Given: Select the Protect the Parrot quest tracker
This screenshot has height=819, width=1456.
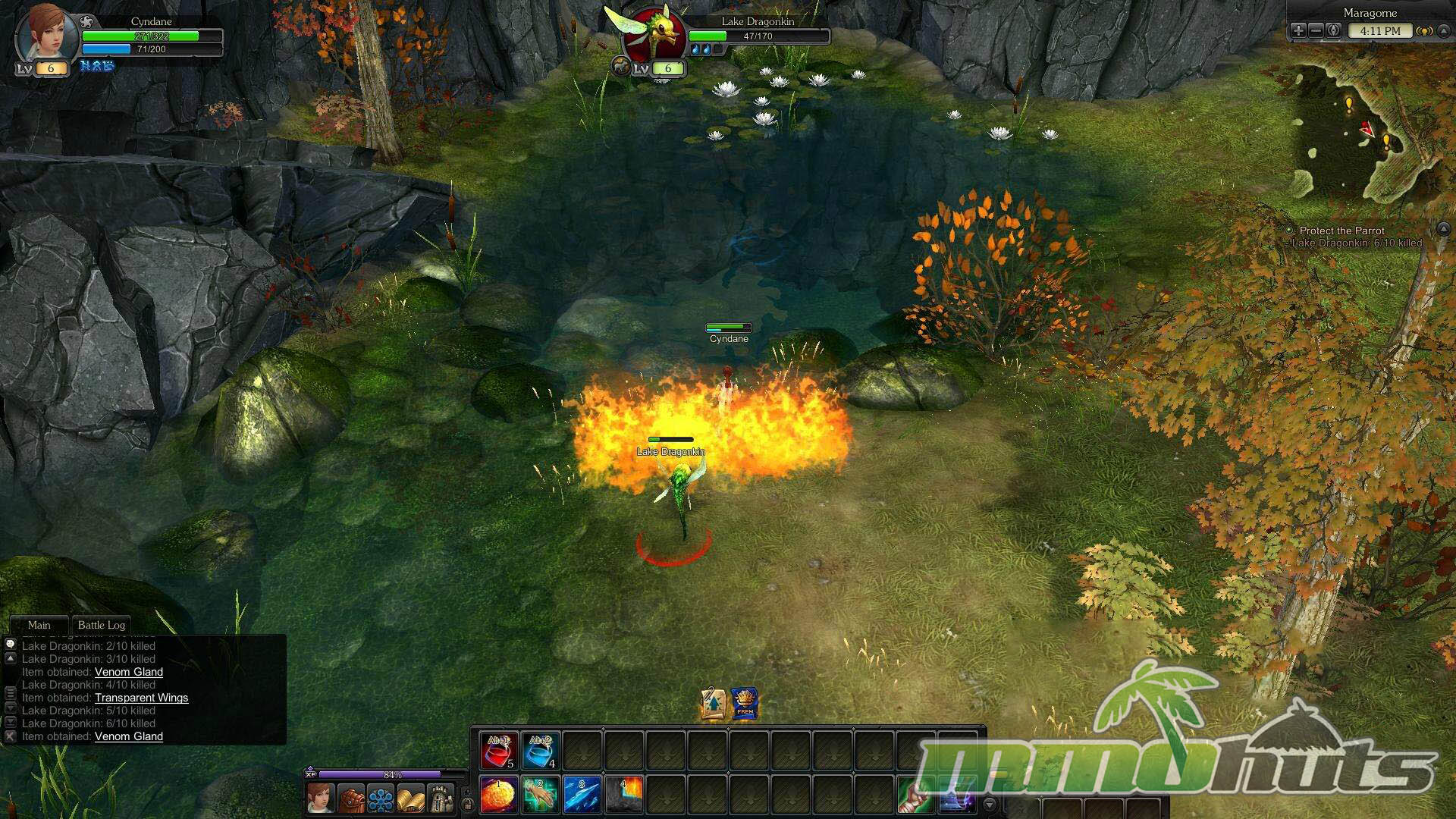Looking at the screenshot, I should click(x=1341, y=231).
